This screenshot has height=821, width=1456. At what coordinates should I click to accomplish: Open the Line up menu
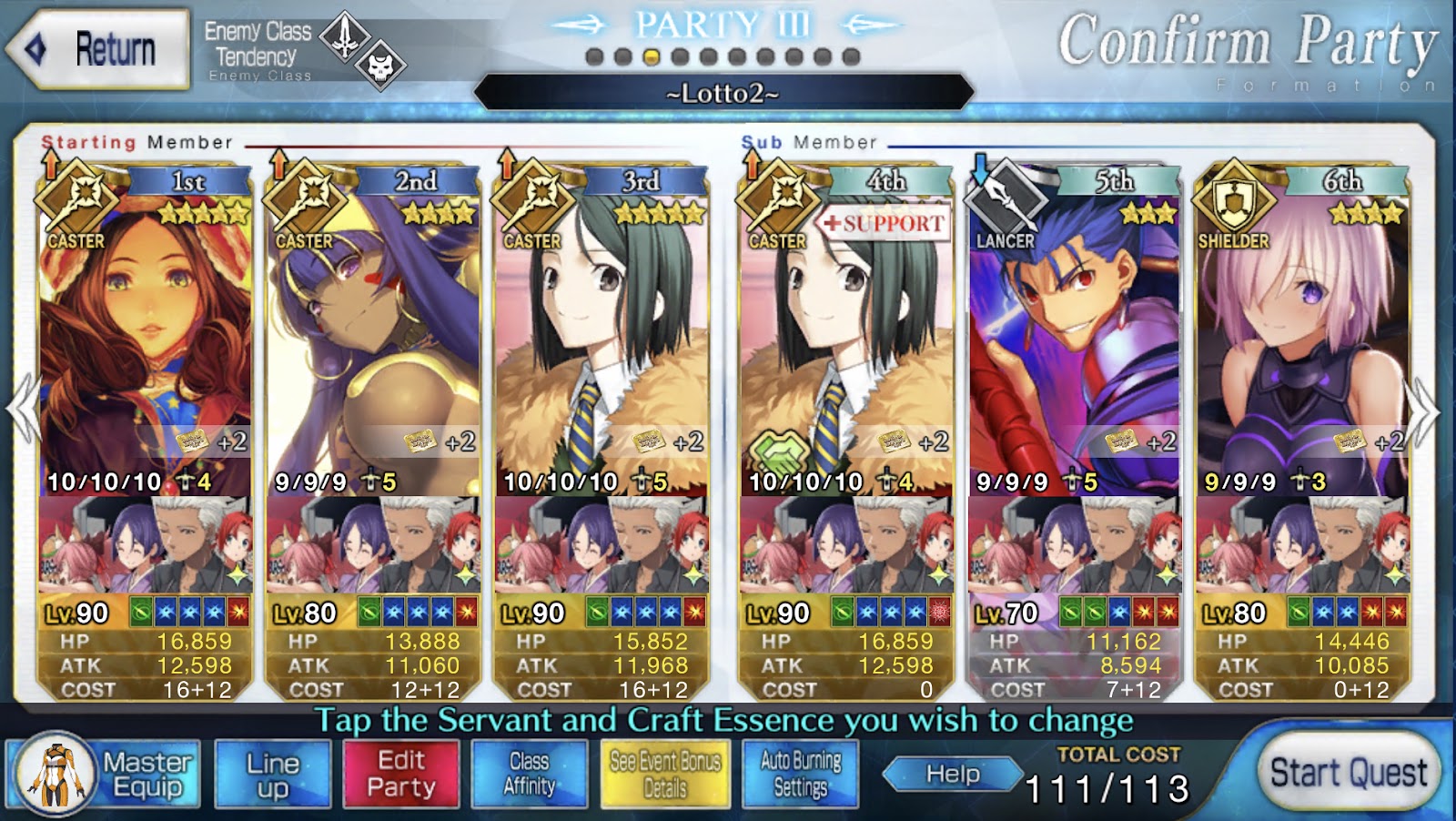click(x=272, y=775)
